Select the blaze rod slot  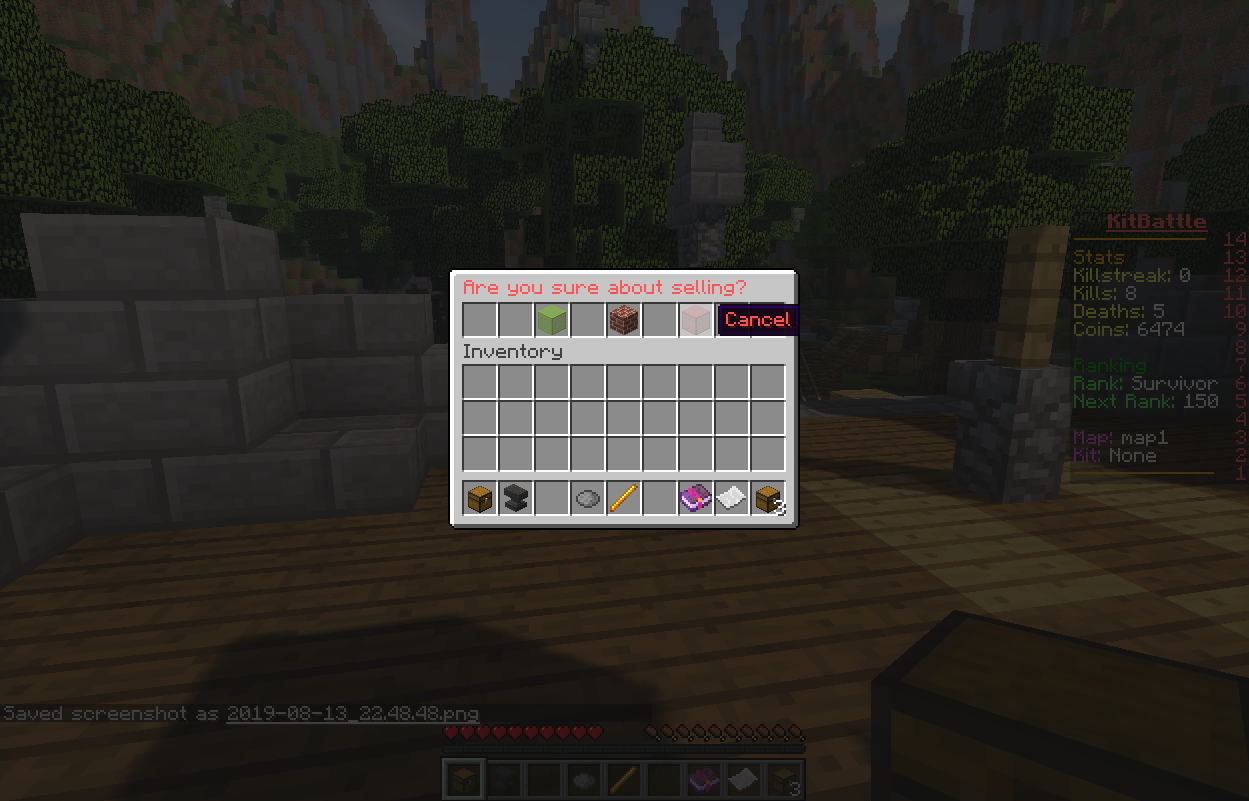pos(624,498)
